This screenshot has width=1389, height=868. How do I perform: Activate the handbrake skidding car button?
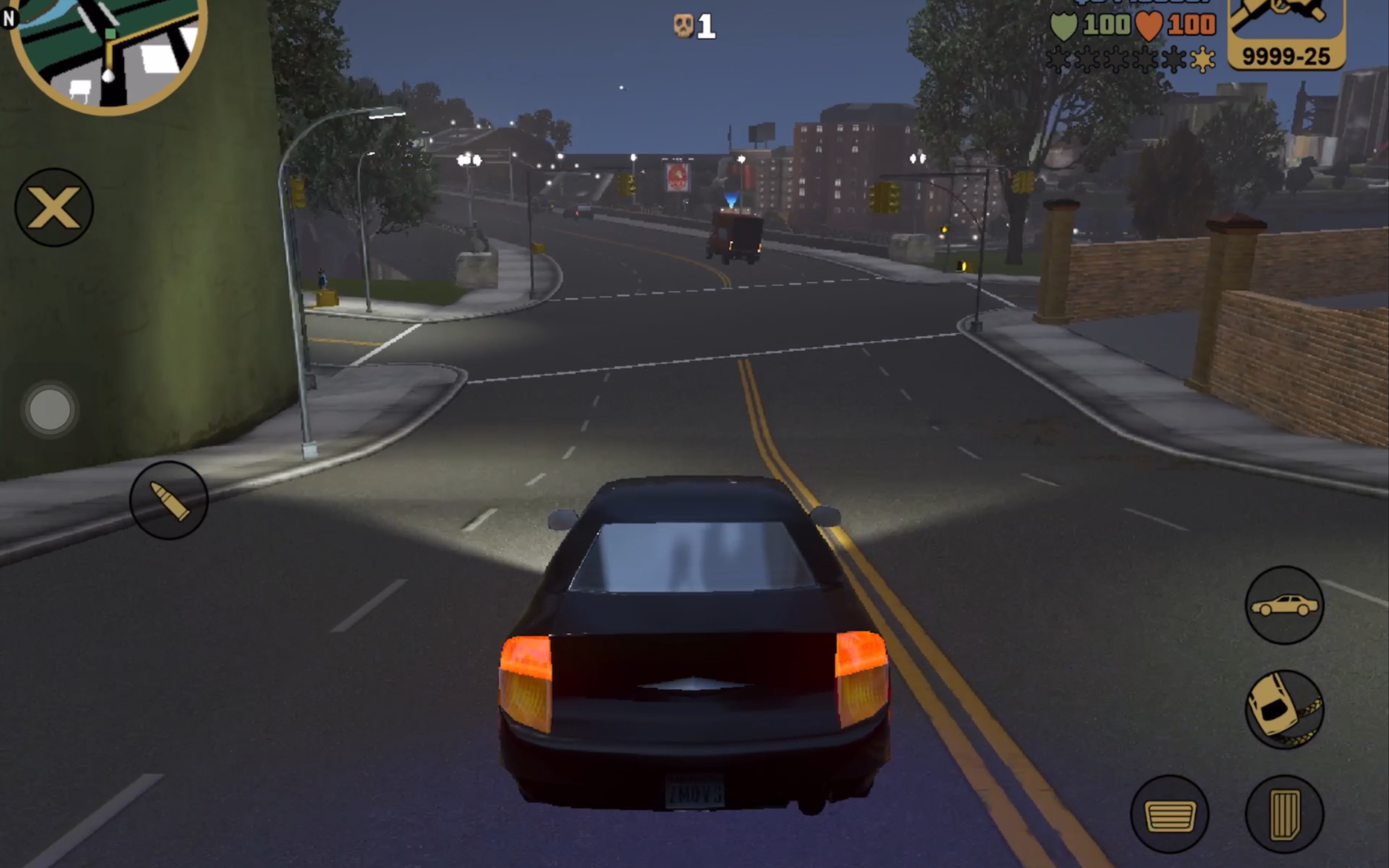click(1284, 710)
